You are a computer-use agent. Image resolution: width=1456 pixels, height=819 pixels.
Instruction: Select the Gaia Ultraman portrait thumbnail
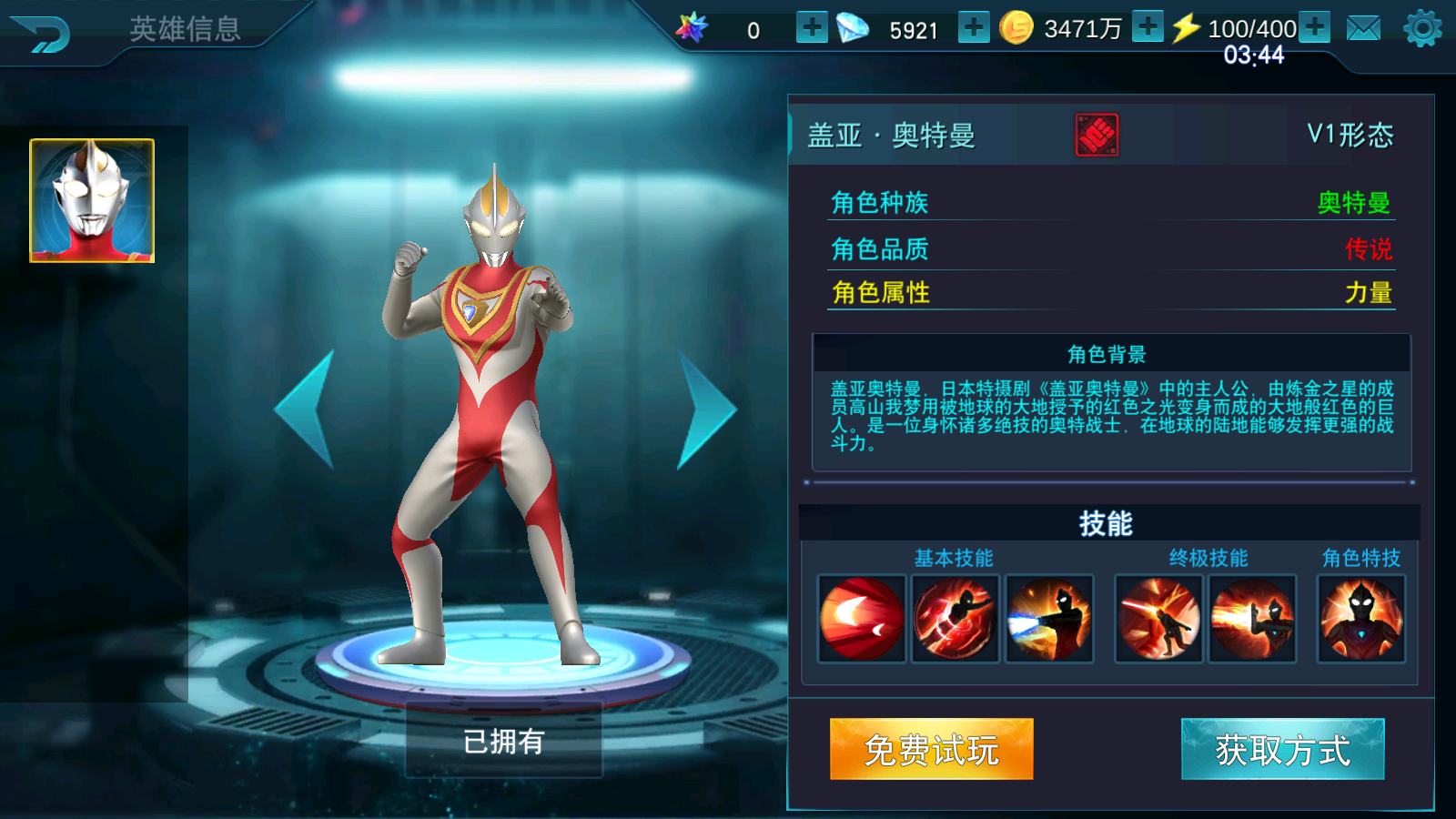click(x=92, y=198)
